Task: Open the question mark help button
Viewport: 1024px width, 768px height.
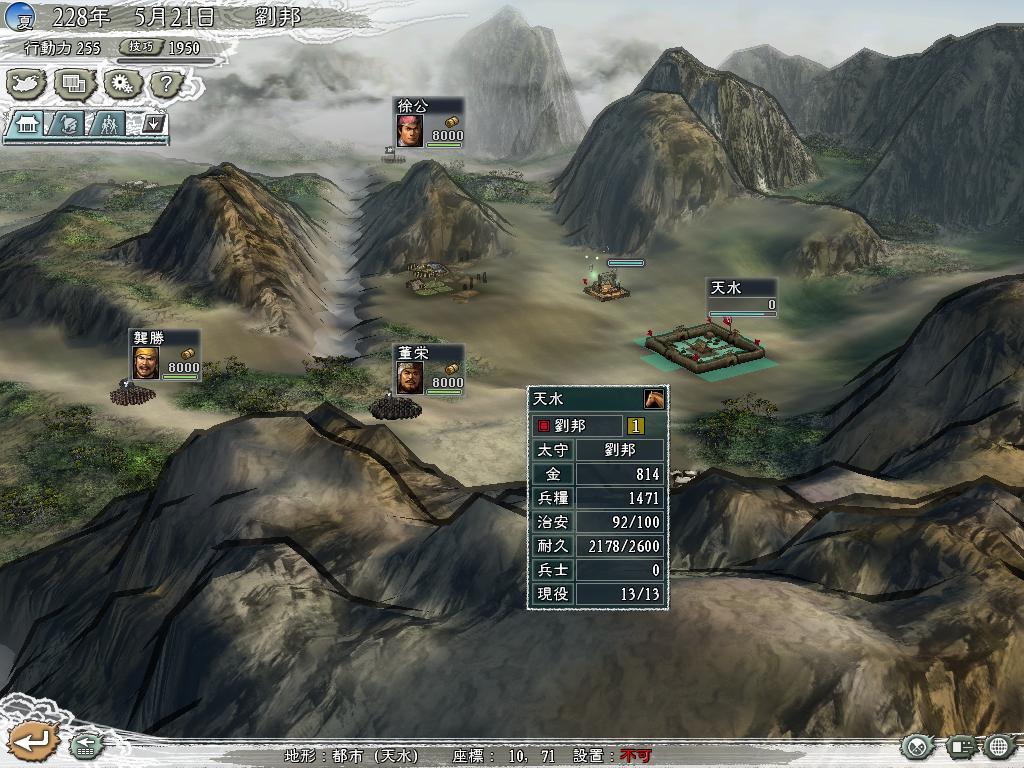Action: click(167, 84)
